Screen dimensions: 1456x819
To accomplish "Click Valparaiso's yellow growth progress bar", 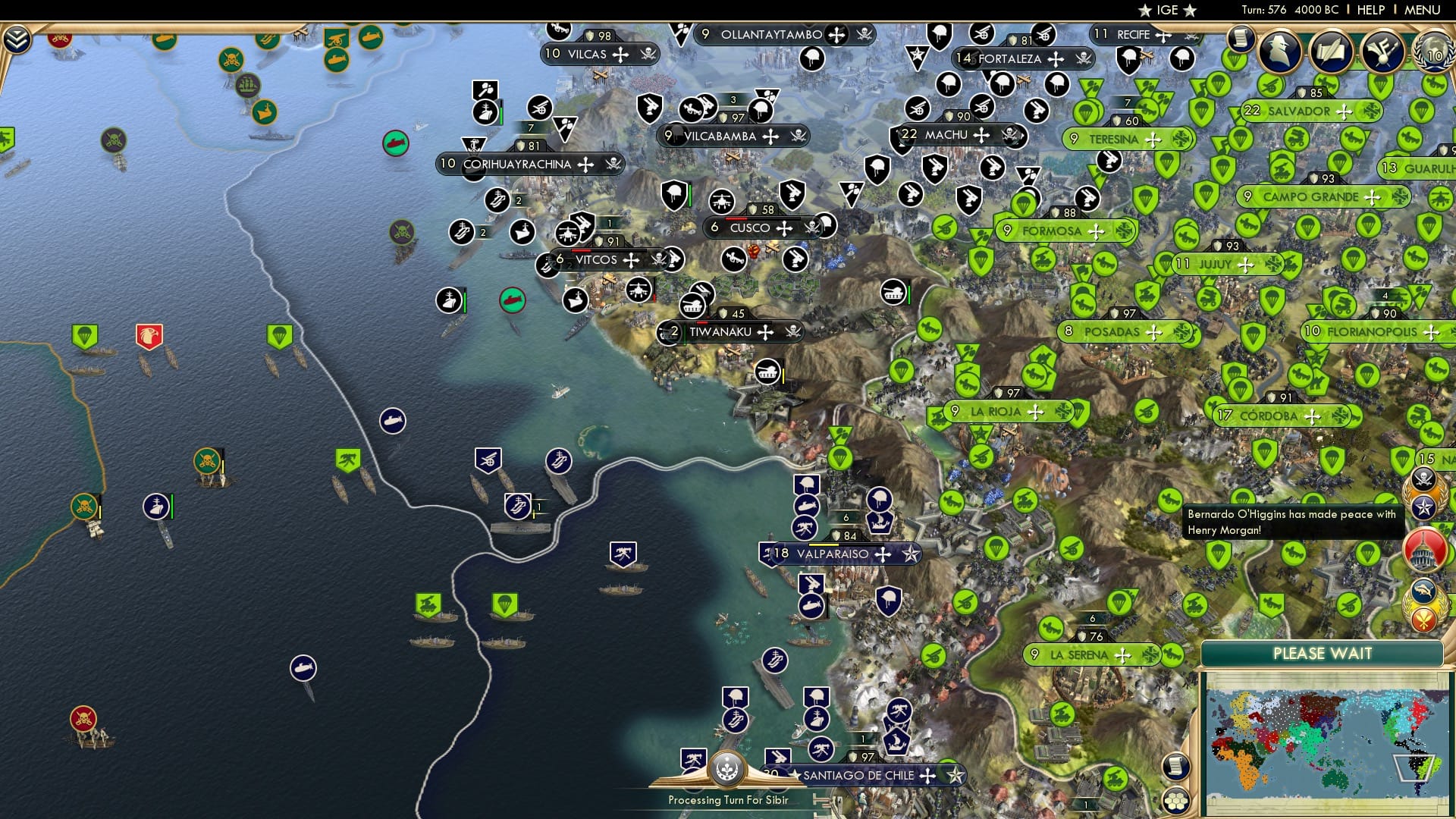I will click(x=824, y=544).
